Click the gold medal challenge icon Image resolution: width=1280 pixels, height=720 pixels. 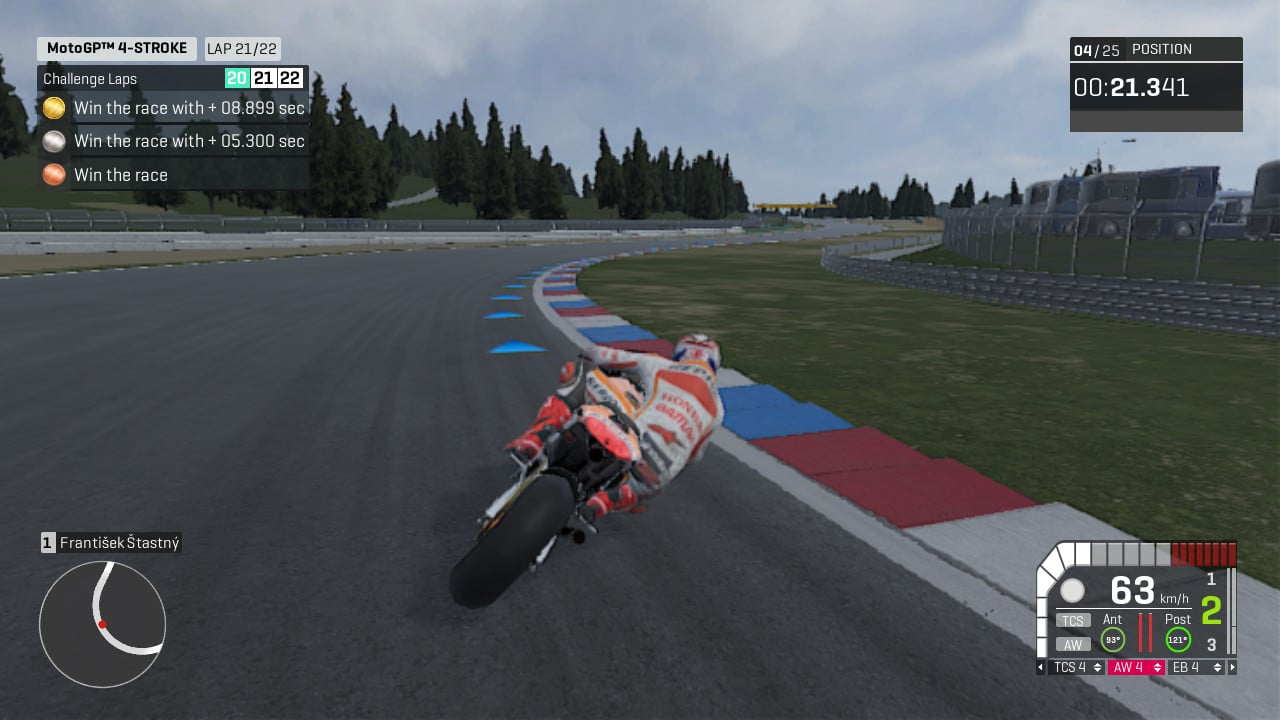[54, 107]
